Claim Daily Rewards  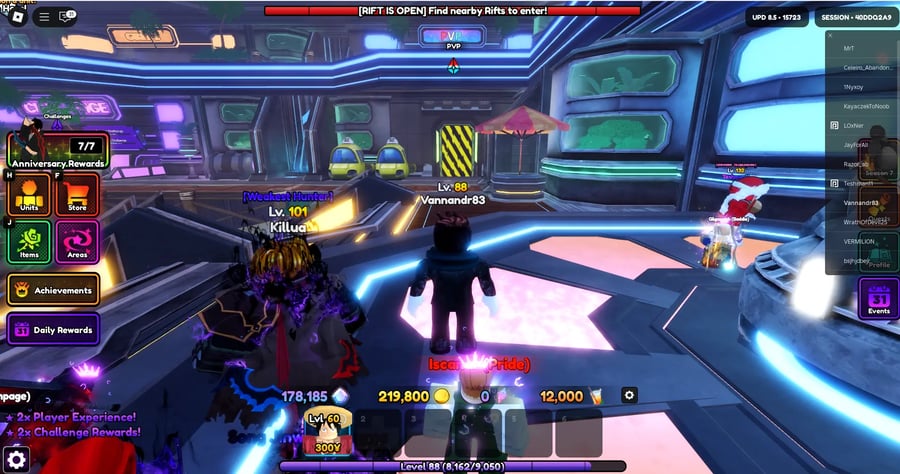click(x=54, y=329)
